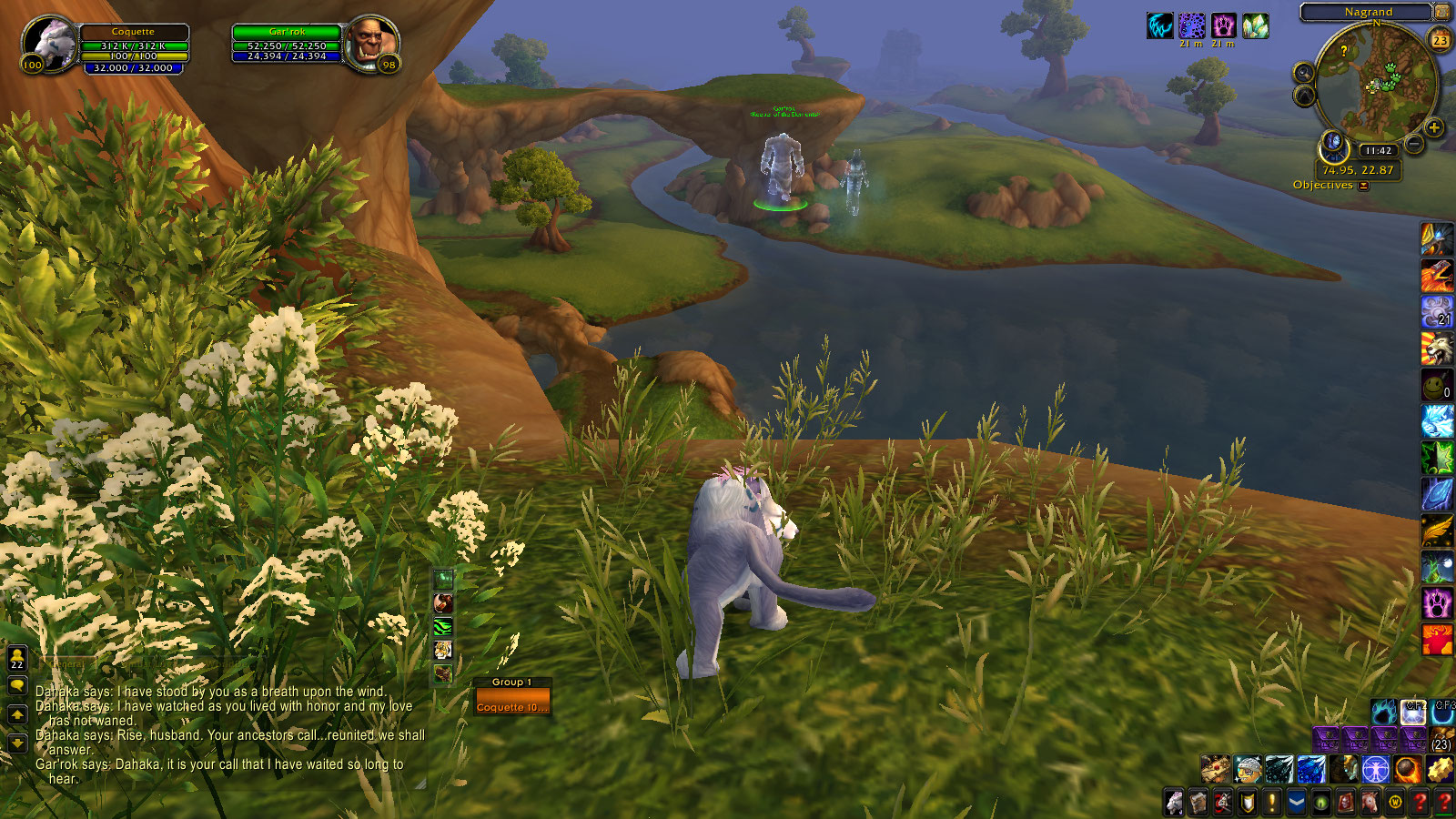Open the world map button beside Nagrand
The height and width of the screenshot is (819, 1456).
pos(1441,12)
